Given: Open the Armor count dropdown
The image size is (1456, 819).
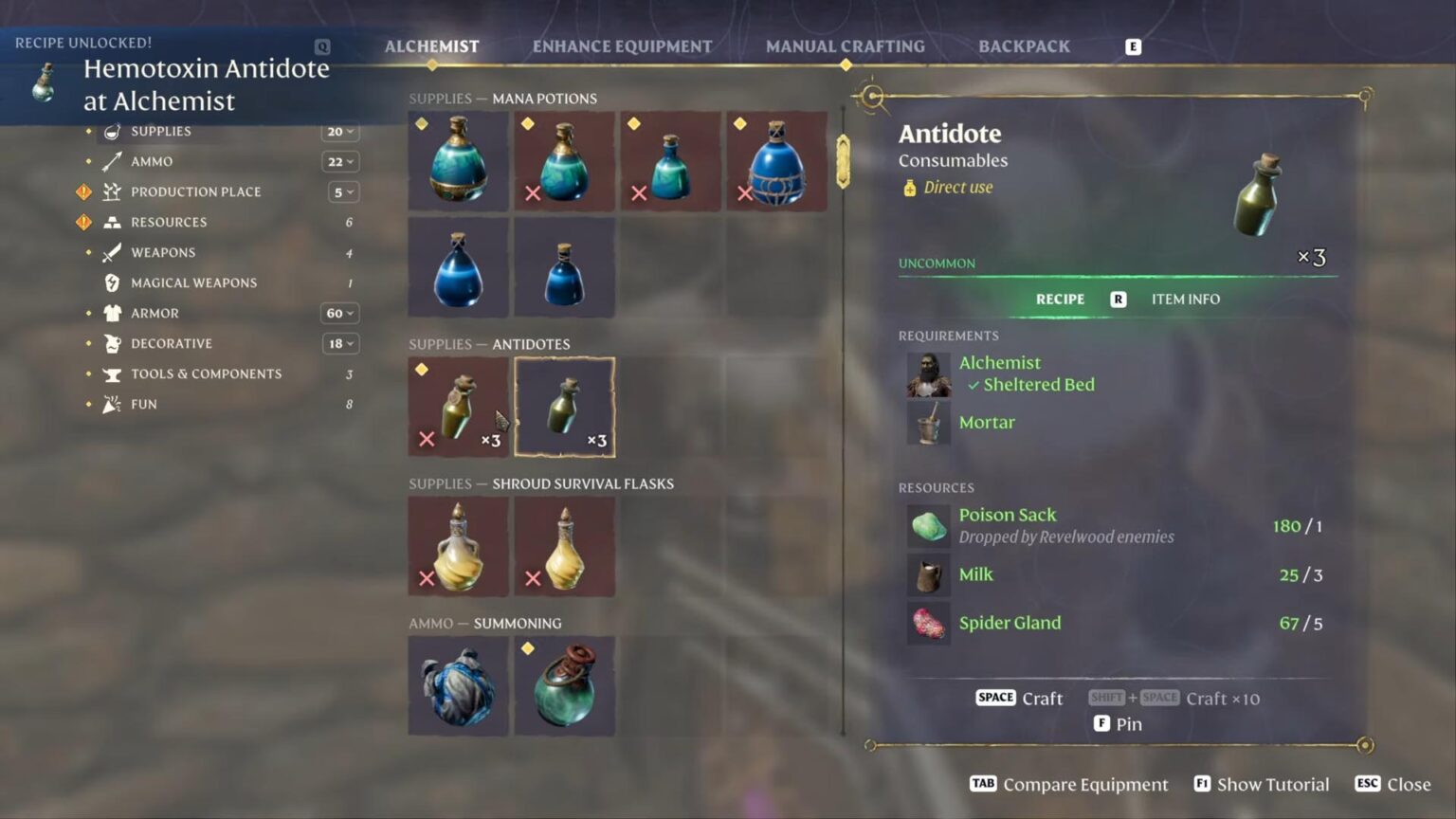Looking at the screenshot, I should [x=339, y=313].
